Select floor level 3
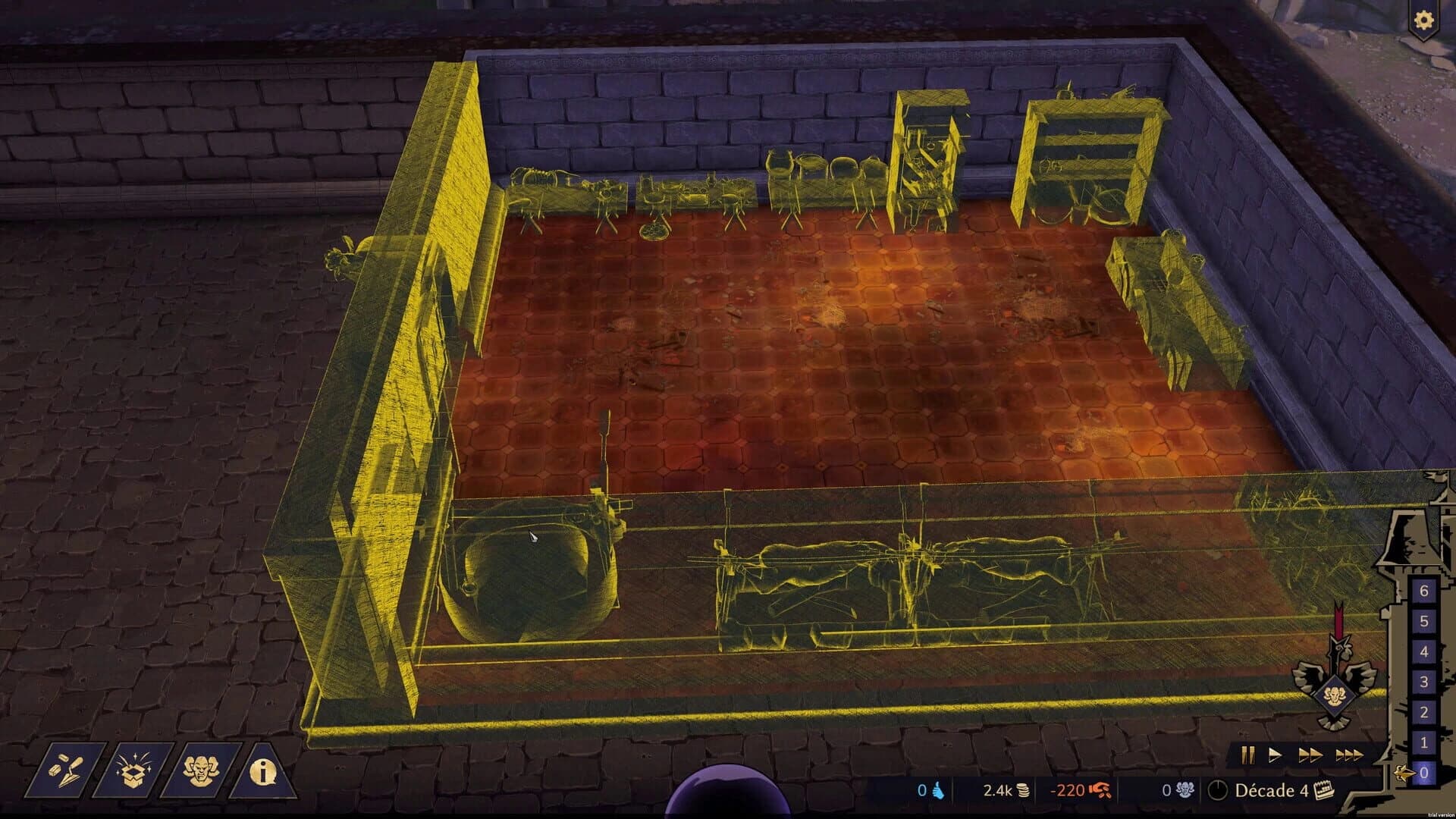This screenshot has height=819, width=1456. pyautogui.click(x=1423, y=681)
